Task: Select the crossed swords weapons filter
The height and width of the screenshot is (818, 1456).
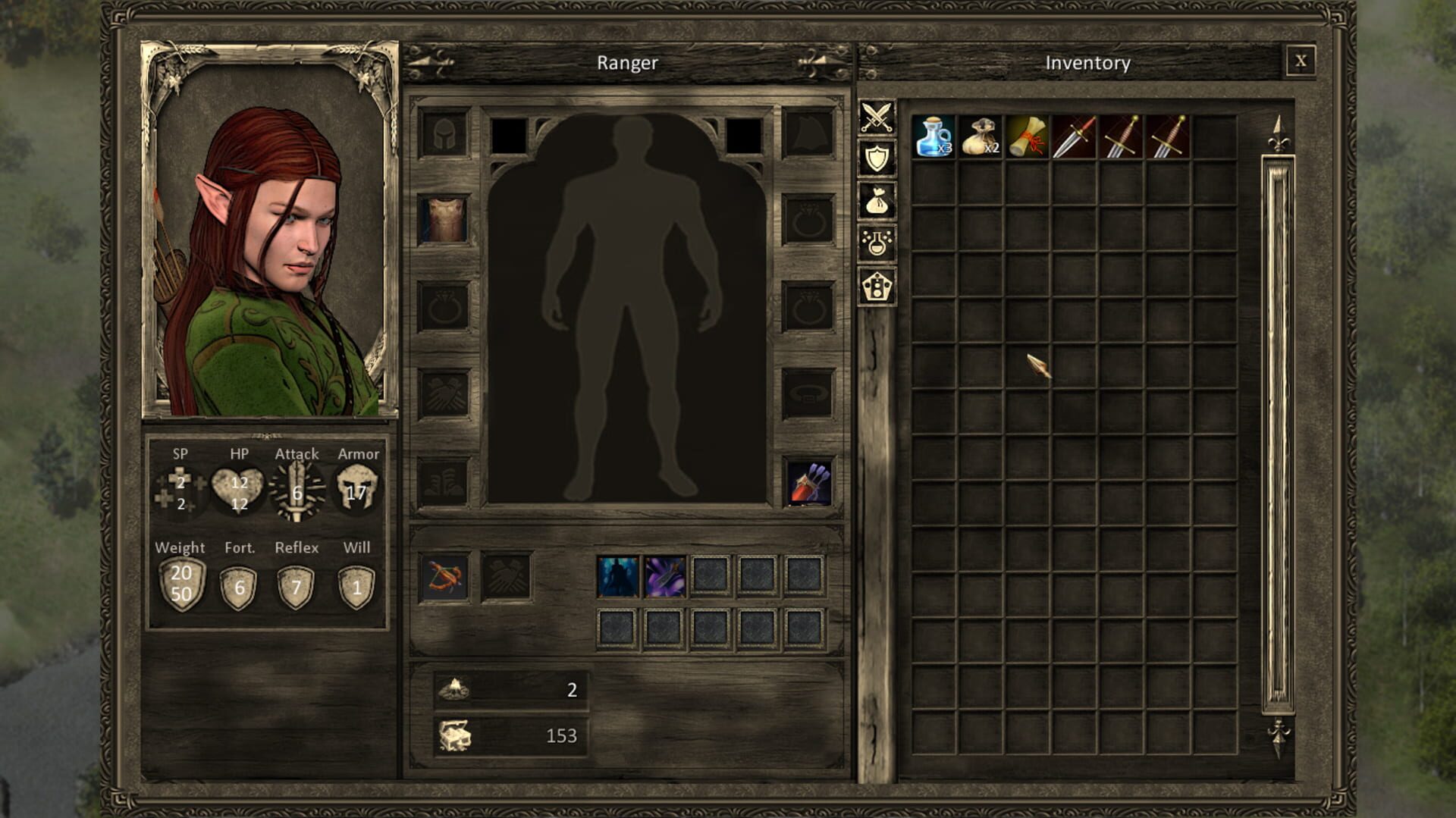Action: click(877, 118)
